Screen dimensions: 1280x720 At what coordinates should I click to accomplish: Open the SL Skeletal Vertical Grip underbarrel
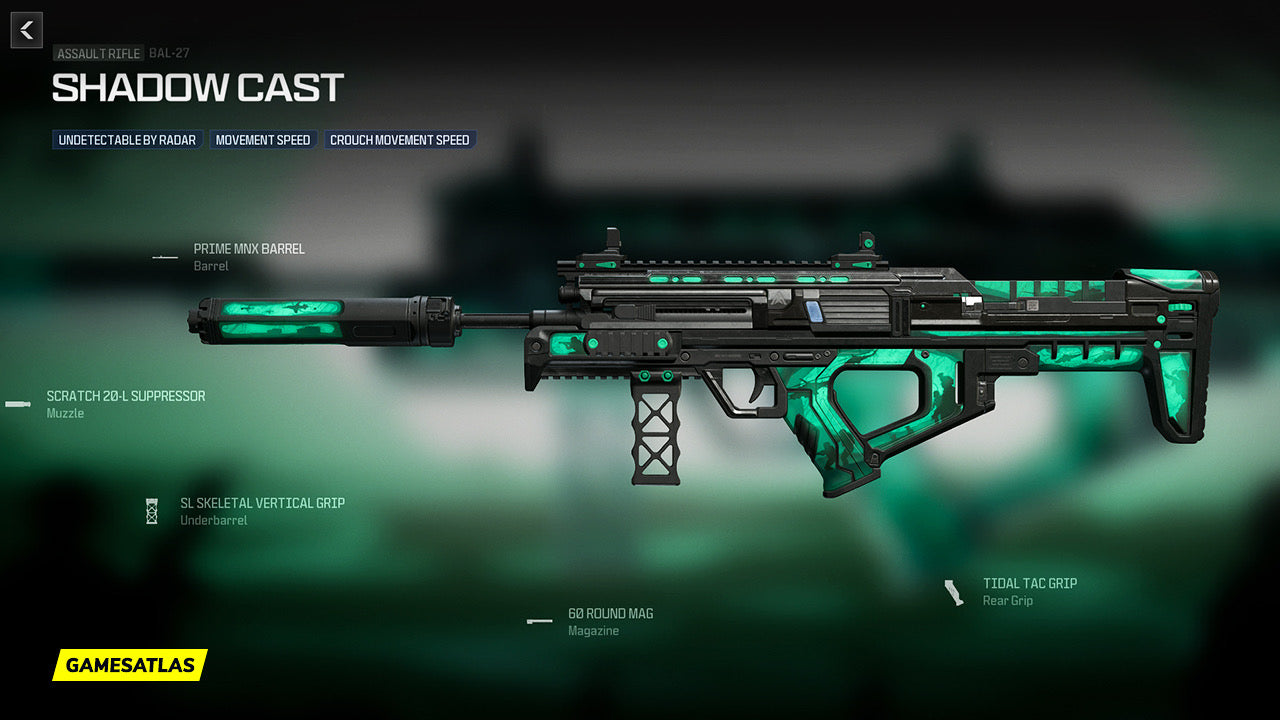tap(262, 503)
